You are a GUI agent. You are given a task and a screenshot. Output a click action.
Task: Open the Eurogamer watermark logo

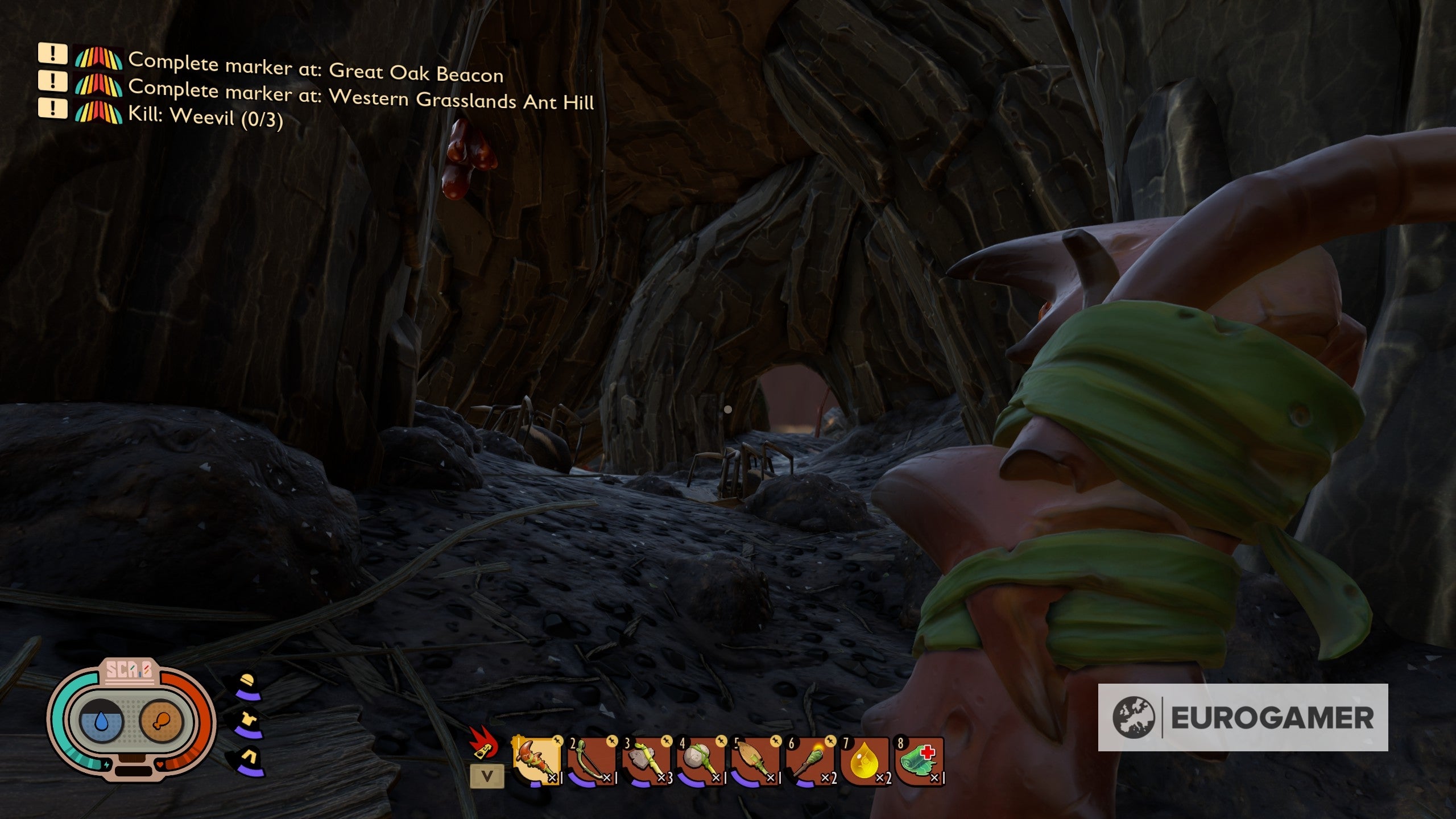point(1243,717)
